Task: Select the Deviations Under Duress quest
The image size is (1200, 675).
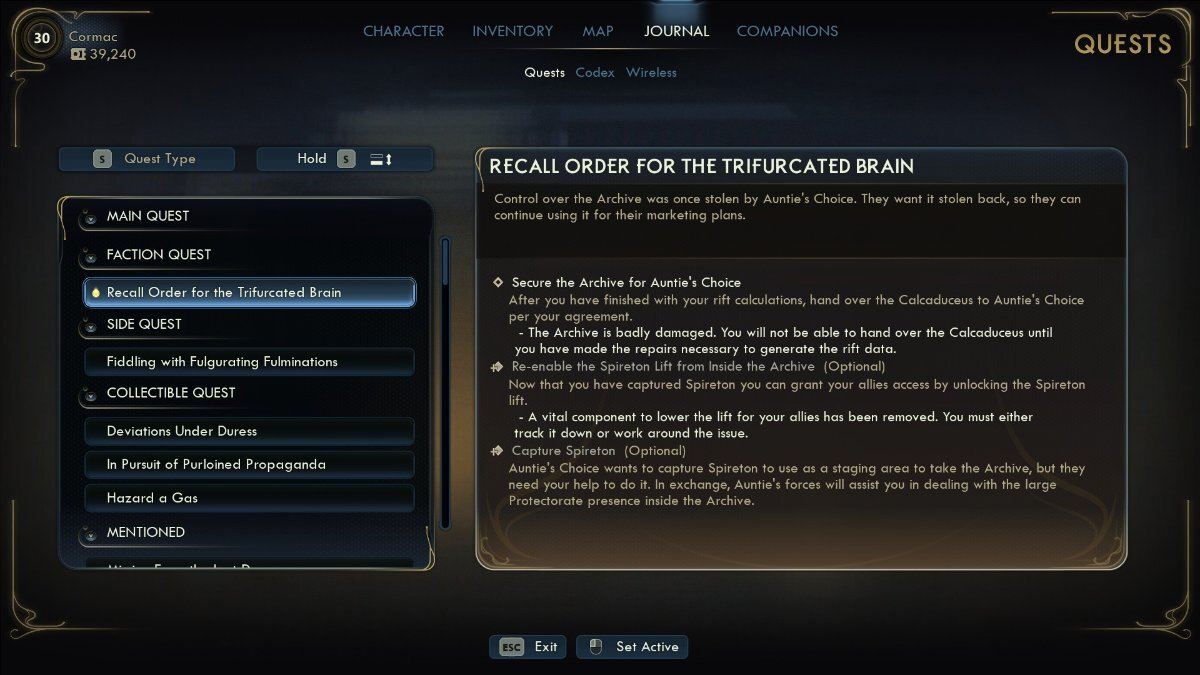Action: coord(249,431)
